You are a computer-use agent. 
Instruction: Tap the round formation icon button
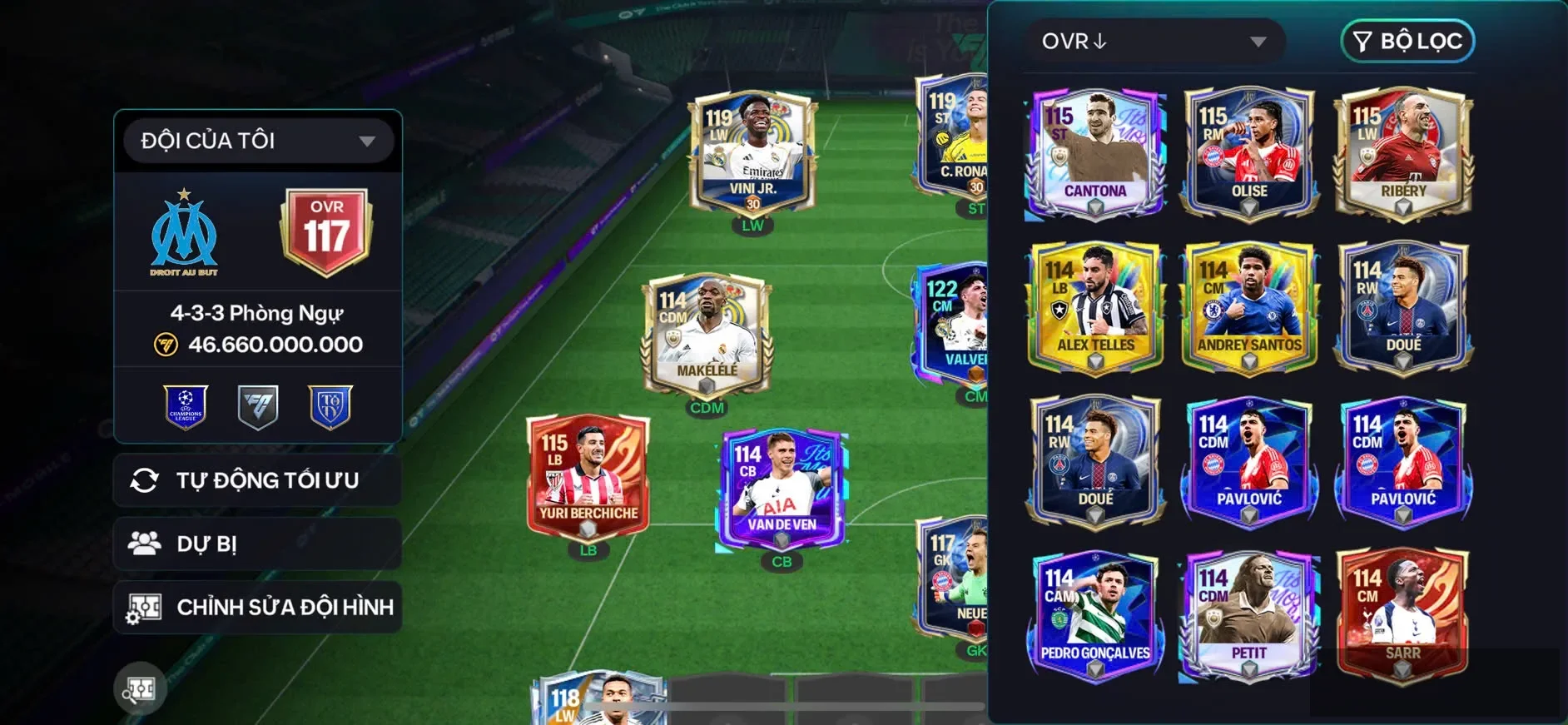[140, 688]
